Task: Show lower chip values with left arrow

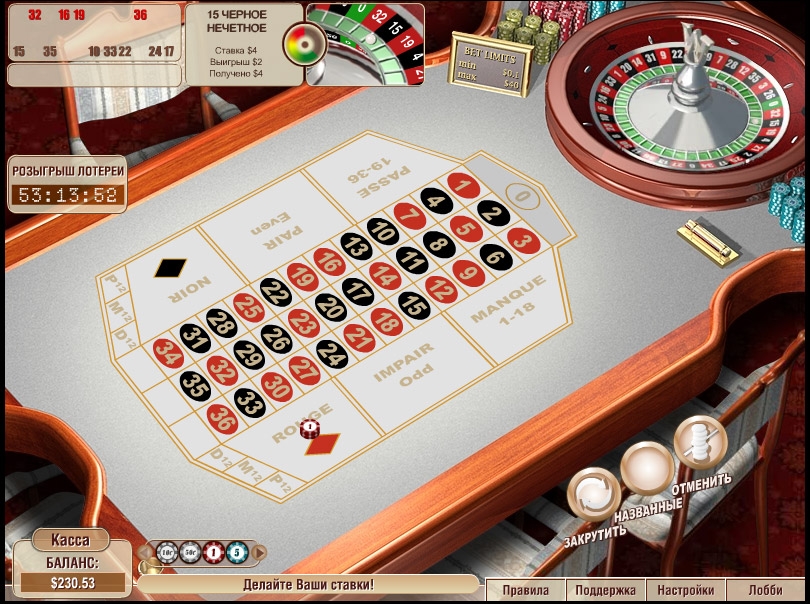Action: (145, 551)
